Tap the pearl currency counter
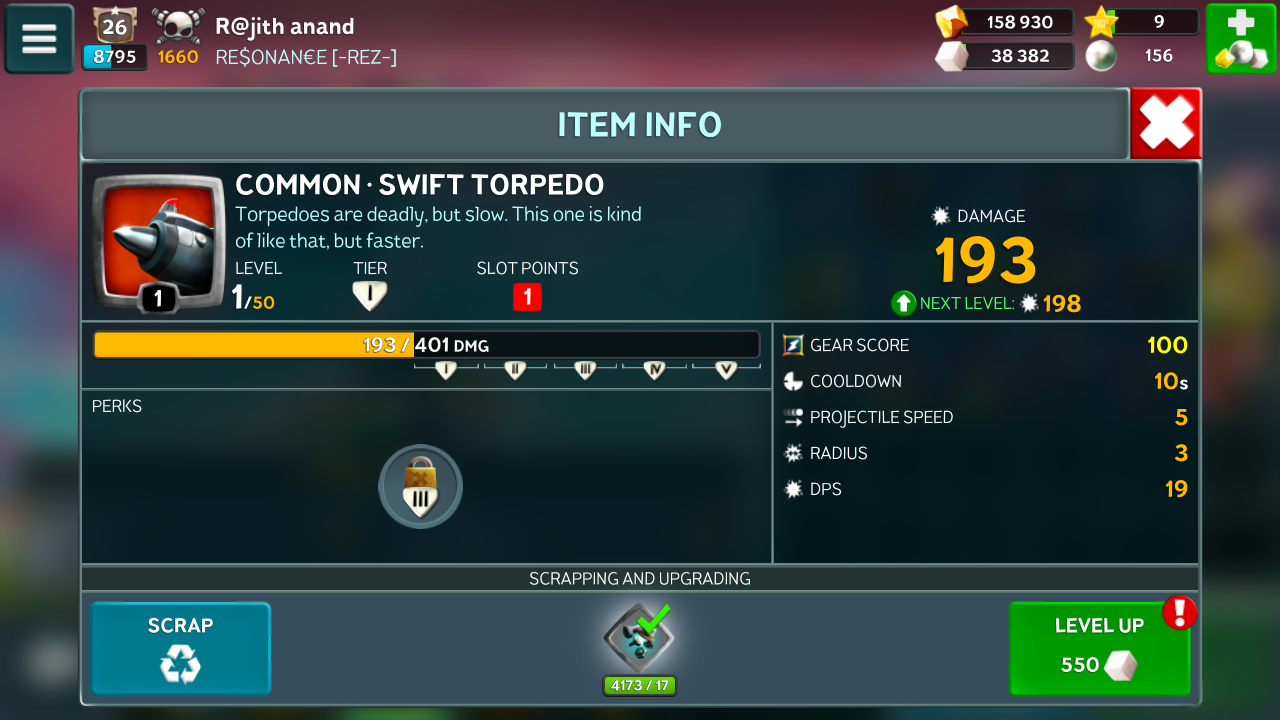This screenshot has width=1280, height=720. click(x=1142, y=56)
